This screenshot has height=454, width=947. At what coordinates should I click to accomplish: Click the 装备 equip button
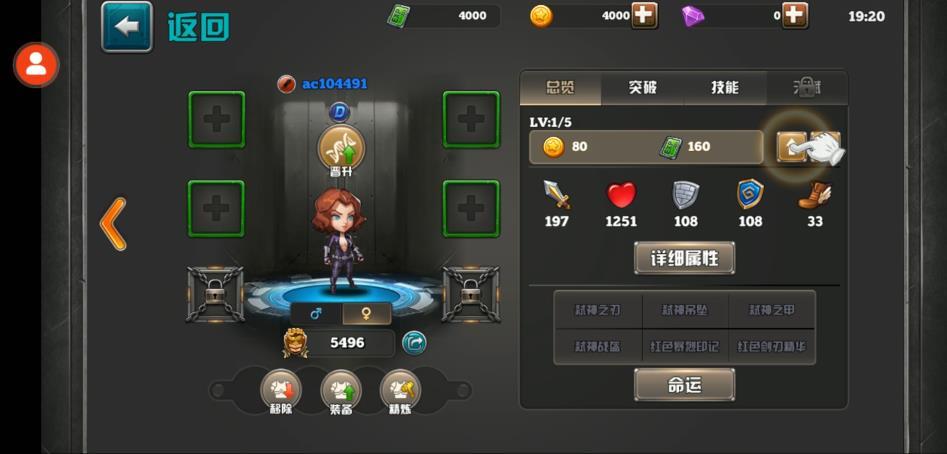pyautogui.click(x=340, y=392)
